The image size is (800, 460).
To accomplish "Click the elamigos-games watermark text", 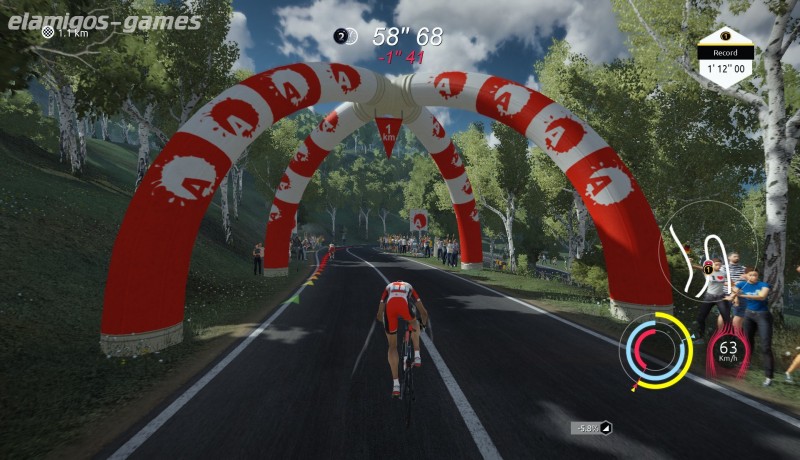I will tap(101, 21).
